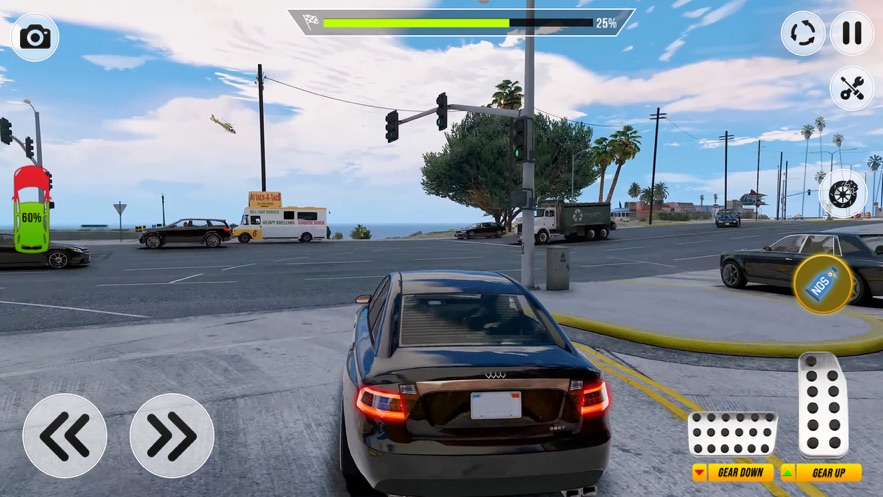Pause the game
The width and height of the screenshot is (883, 497).
[x=851, y=33]
